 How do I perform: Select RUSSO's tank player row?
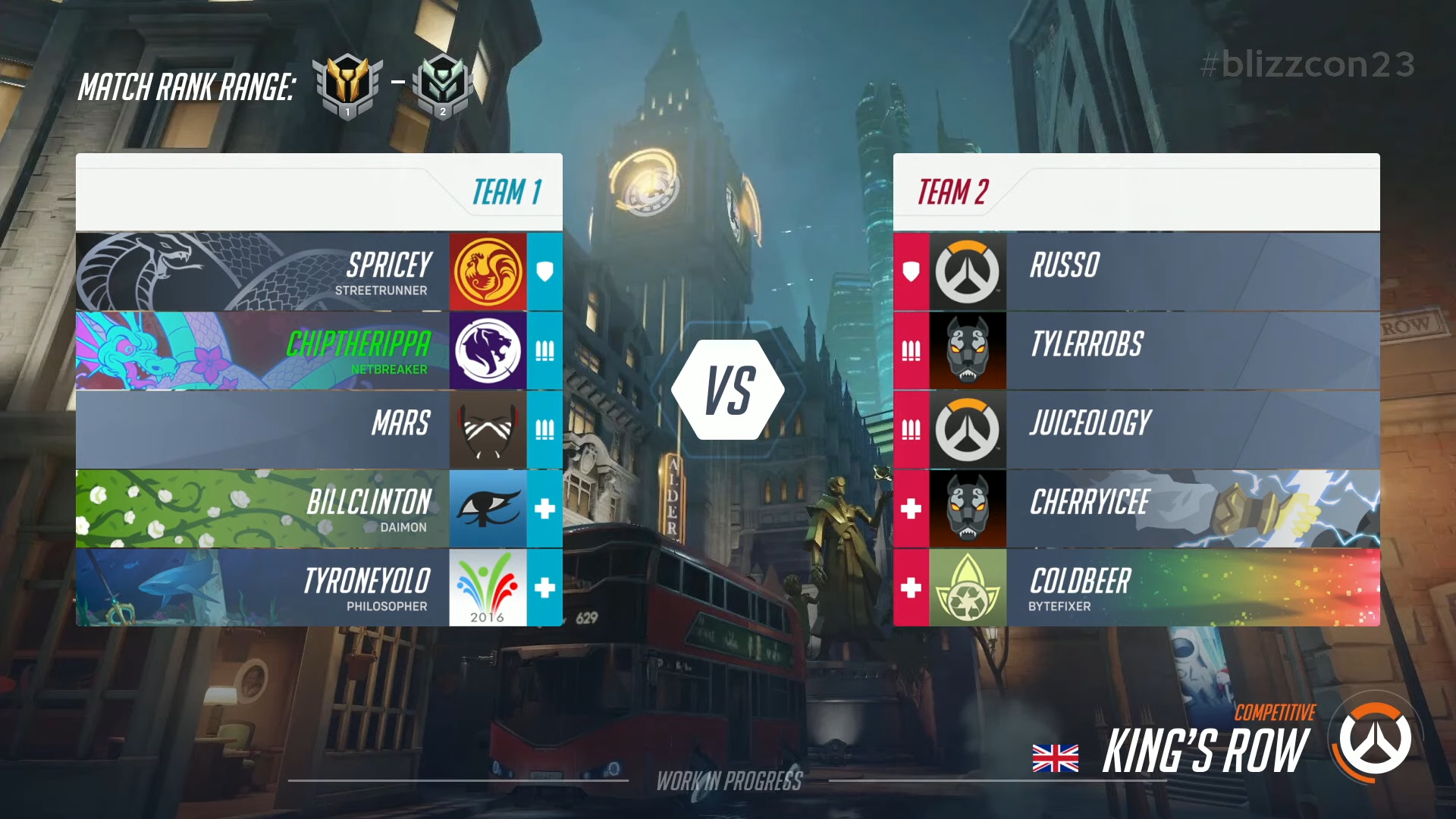point(1191,271)
